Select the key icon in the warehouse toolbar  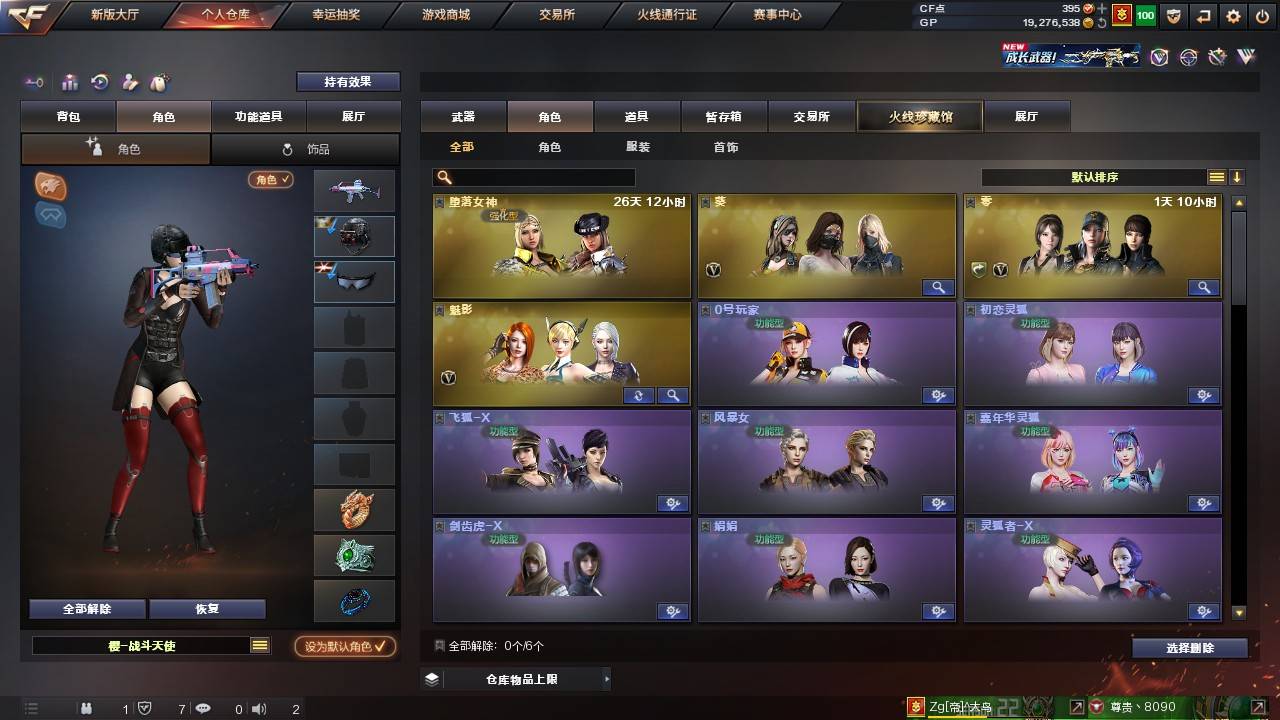(x=34, y=82)
